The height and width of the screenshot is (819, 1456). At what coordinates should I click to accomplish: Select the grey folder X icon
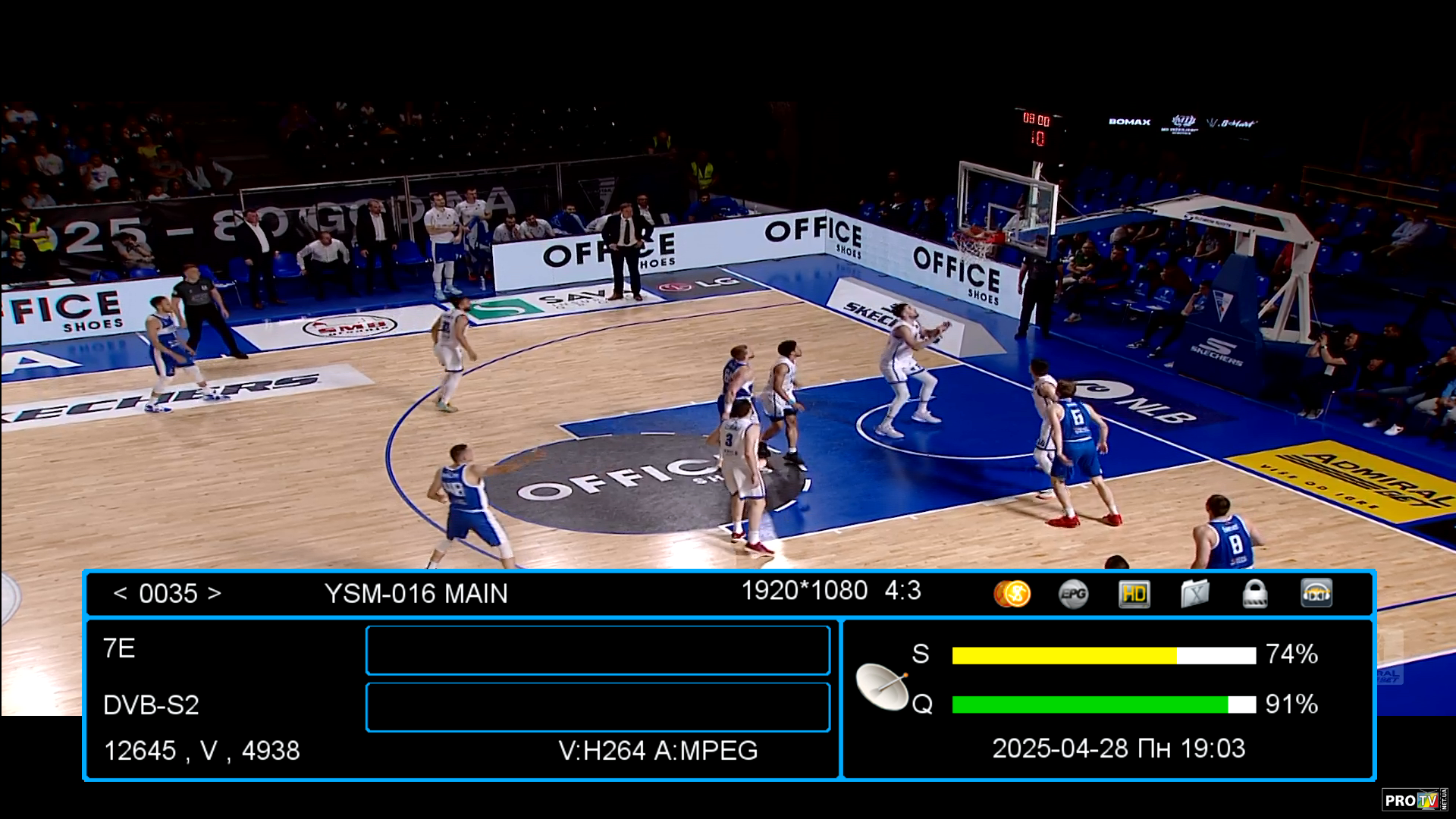(1194, 594)
